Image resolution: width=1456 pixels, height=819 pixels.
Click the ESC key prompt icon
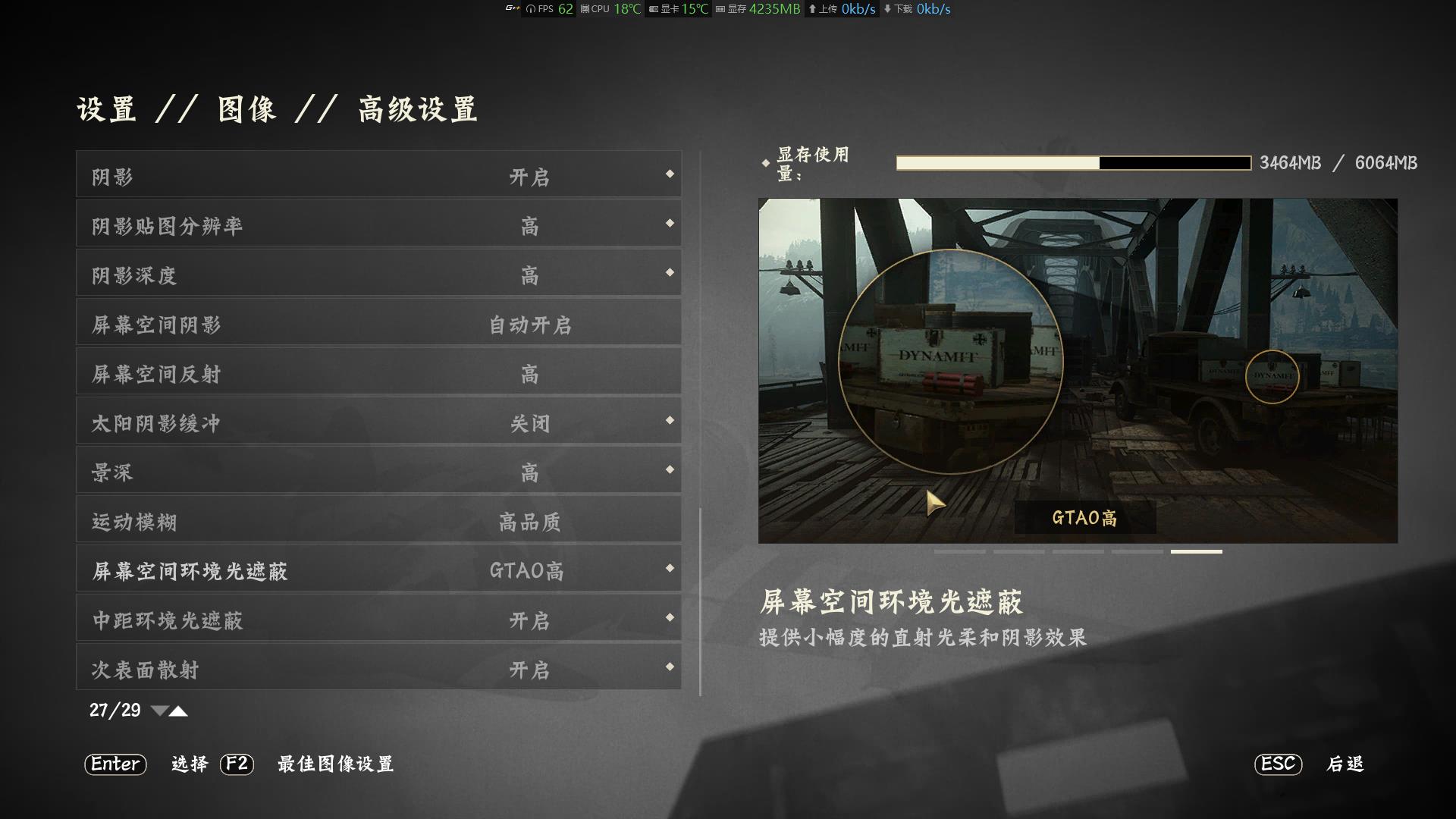click(1279, 765)
